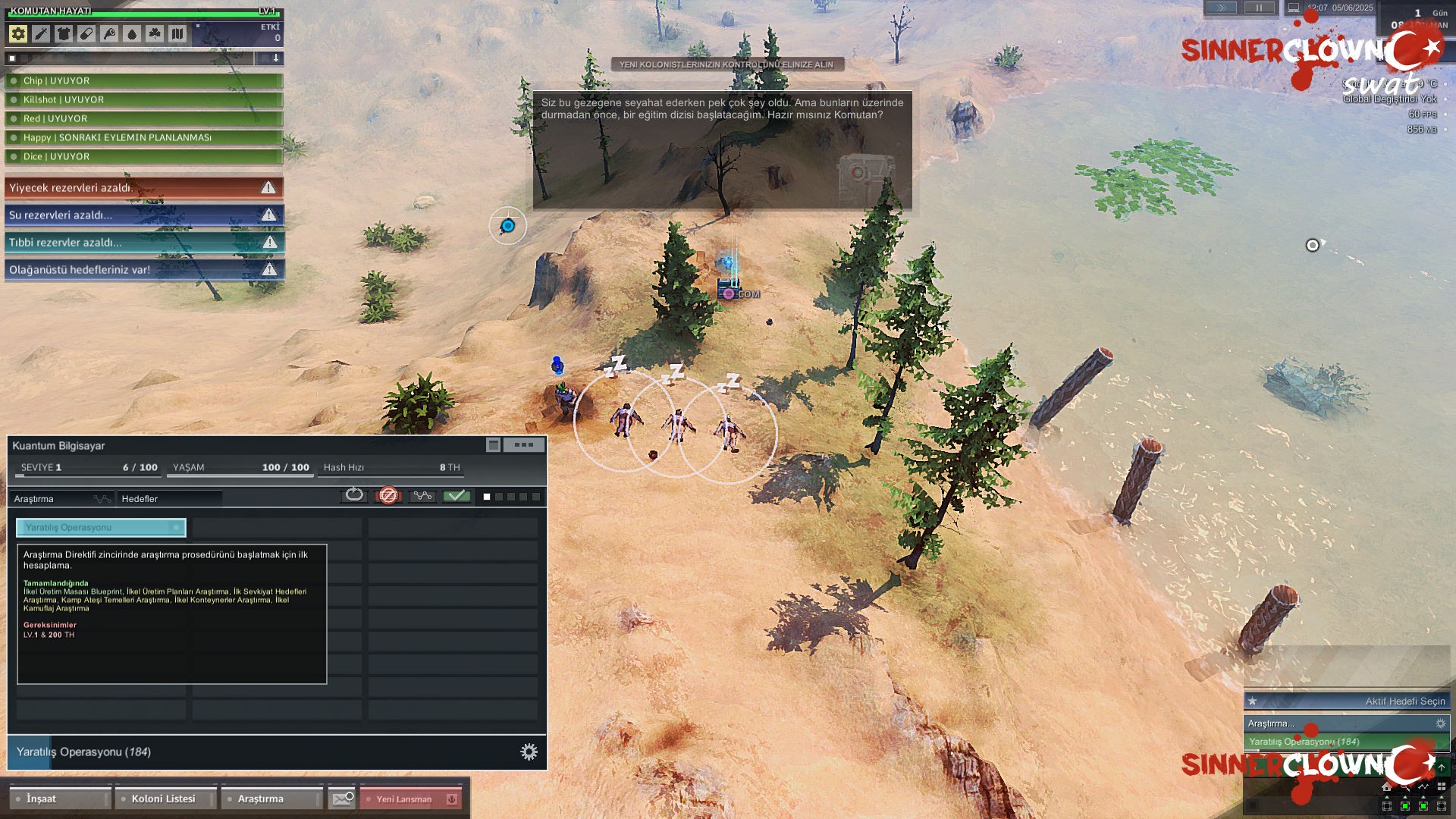Select colonist Happy in the roster

(143, 137)
